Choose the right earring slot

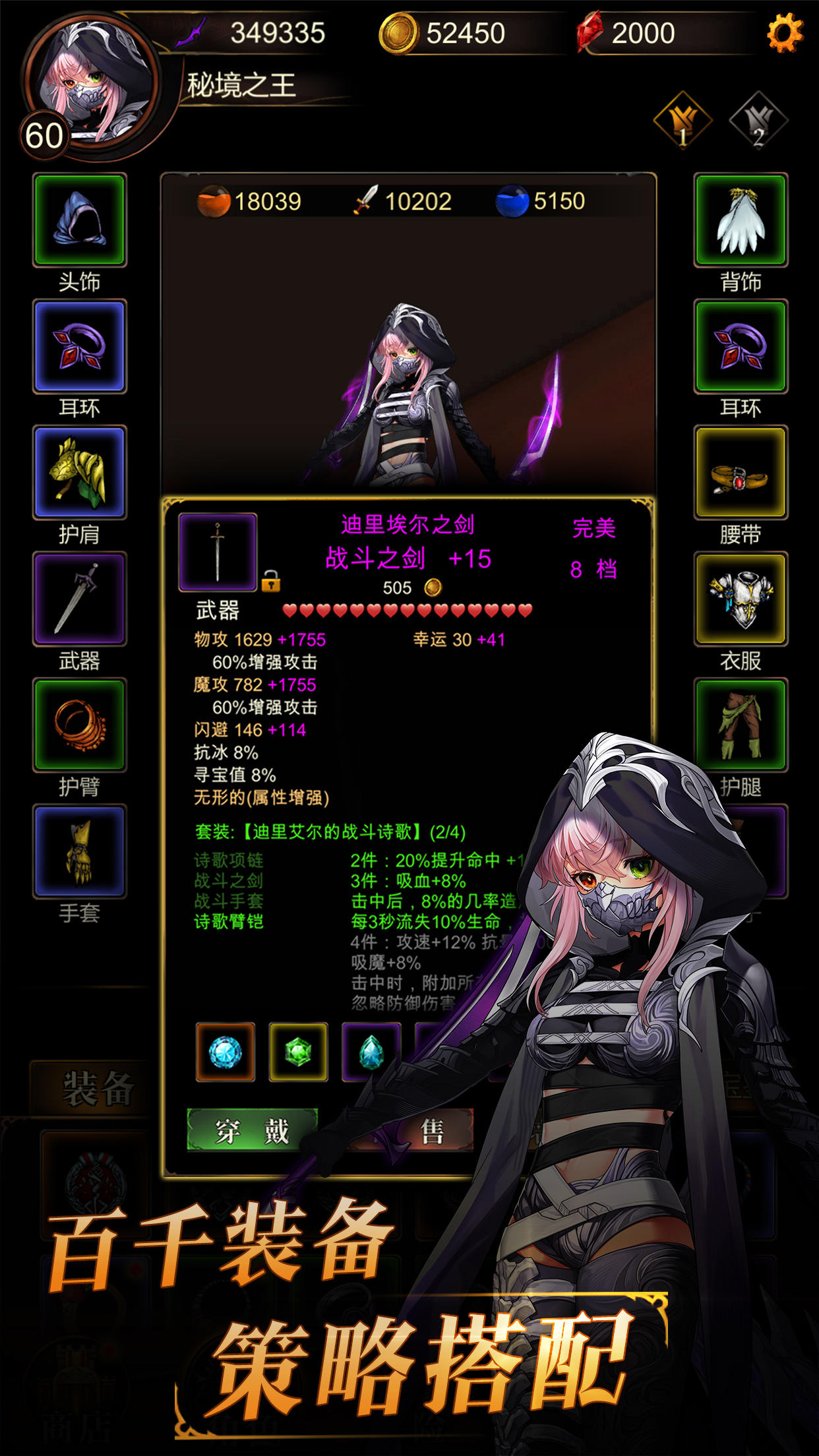click(741, 346)
